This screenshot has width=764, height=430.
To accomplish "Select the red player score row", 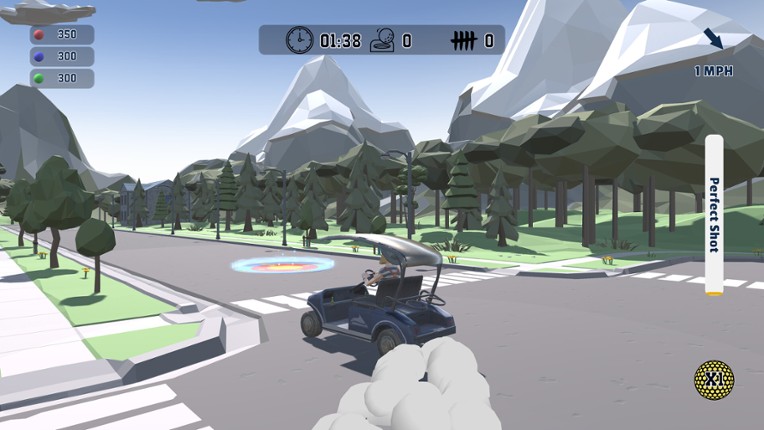I will click(x=62, y=35).
